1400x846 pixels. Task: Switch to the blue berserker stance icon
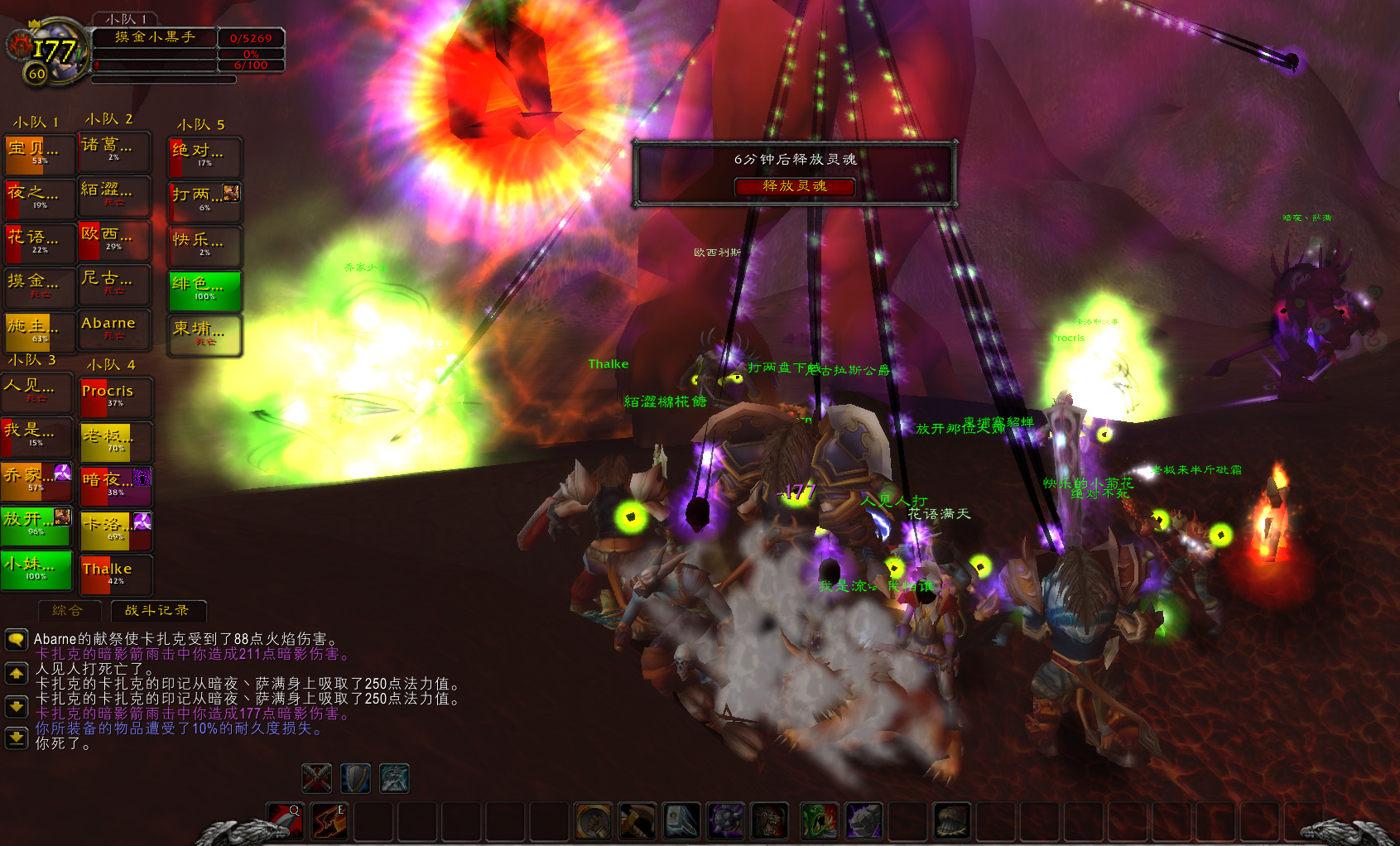tap(394, 778)
